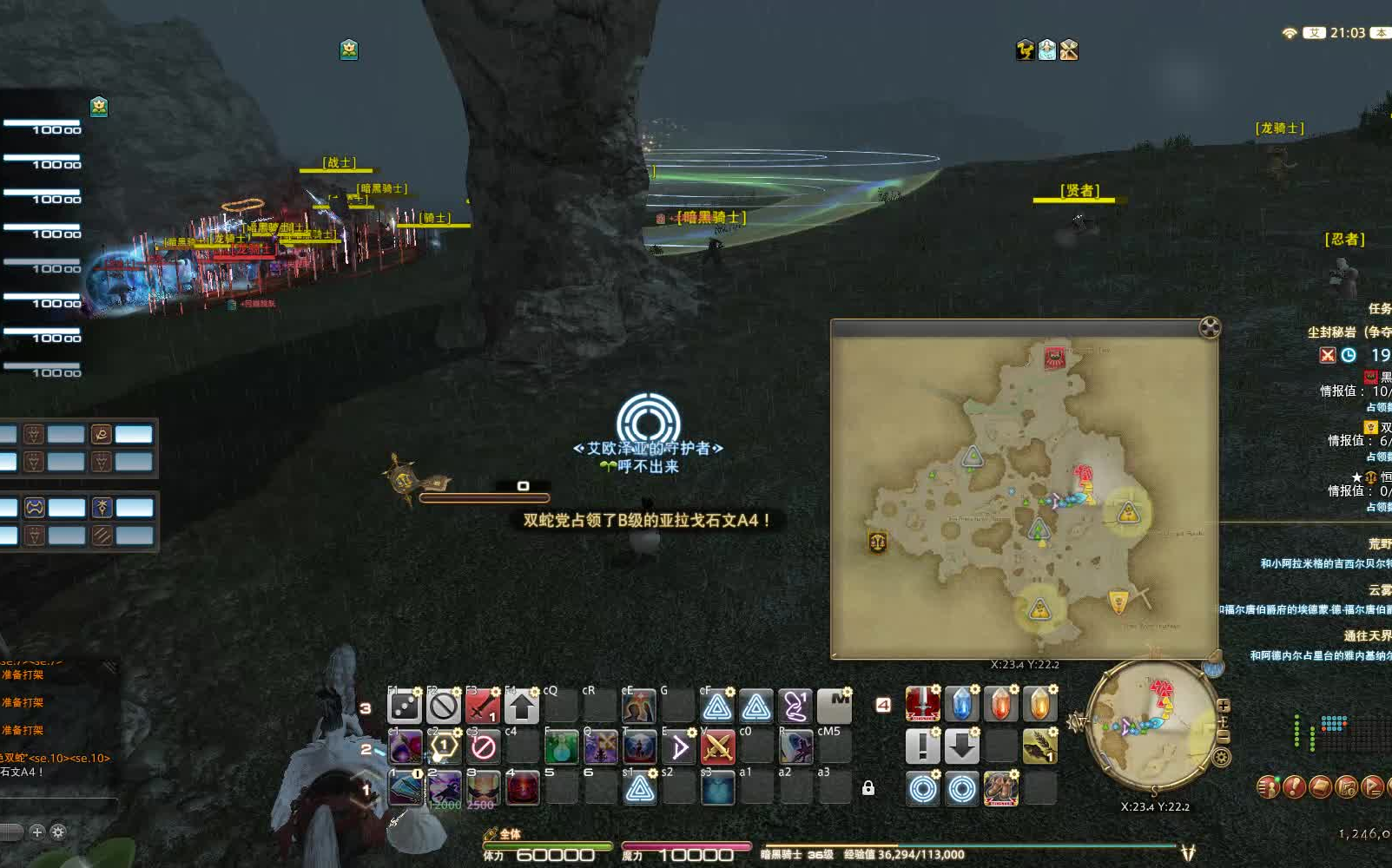Click the crossed-swords leave-duty icon in the duty list

point(1328,356)
